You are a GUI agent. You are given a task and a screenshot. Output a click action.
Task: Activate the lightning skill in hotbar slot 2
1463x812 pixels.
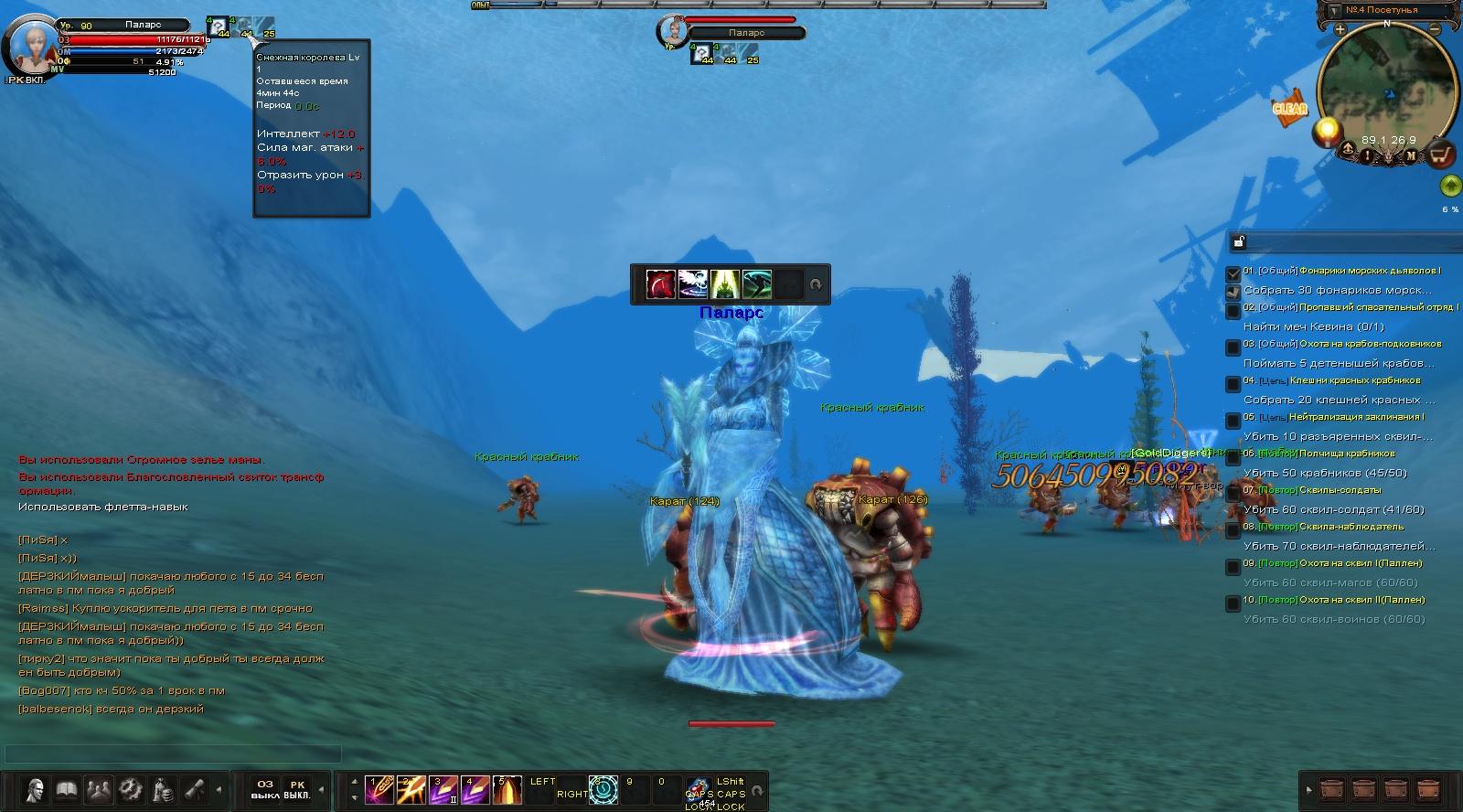click(410, 790)
